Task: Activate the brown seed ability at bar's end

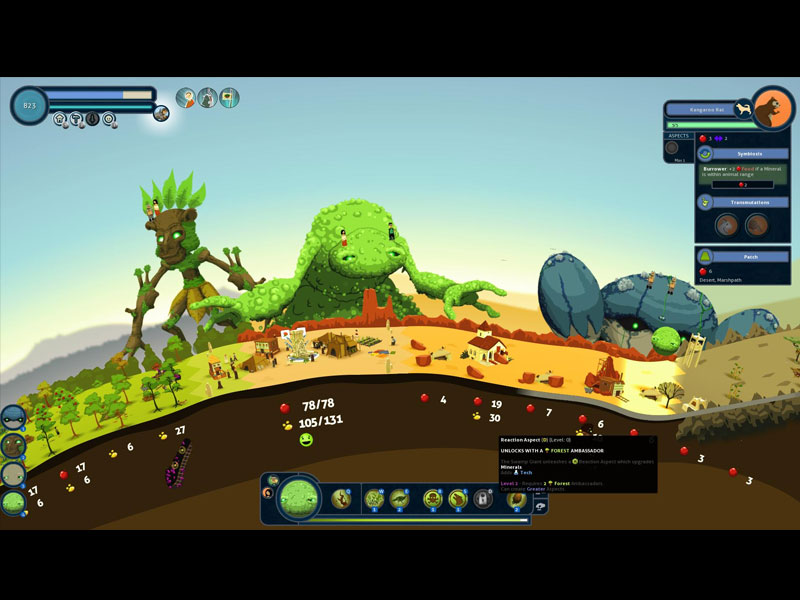Action: [516, 498]
